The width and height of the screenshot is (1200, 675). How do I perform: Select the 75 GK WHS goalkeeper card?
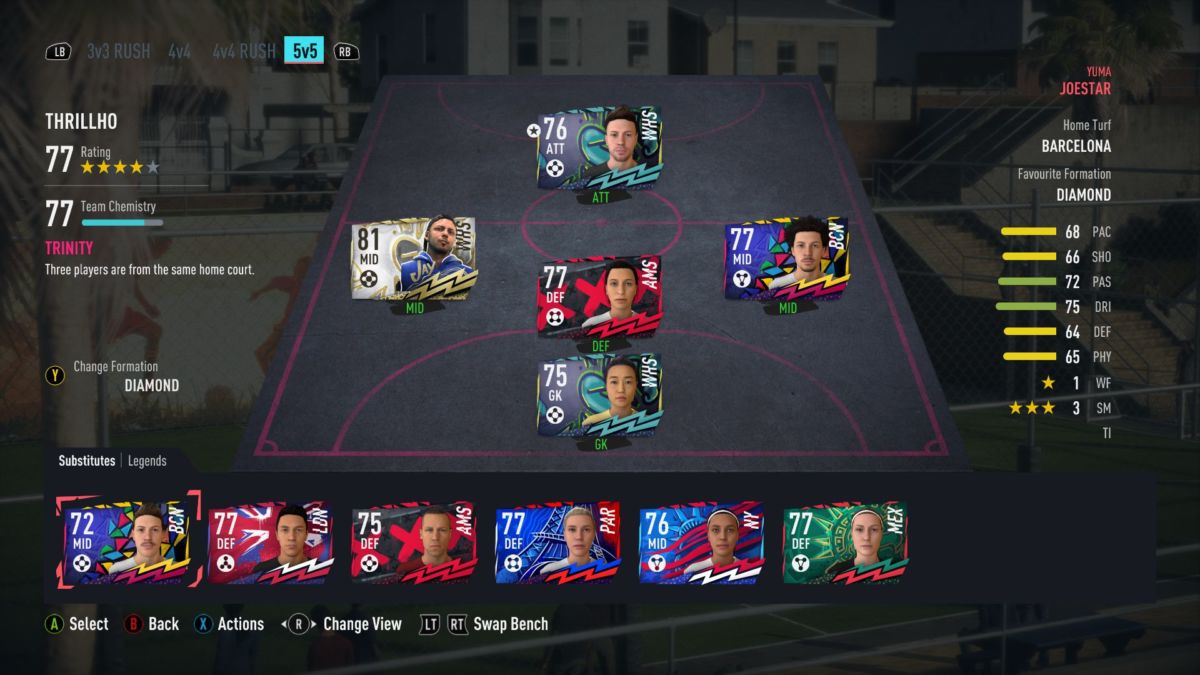[600, 395]
